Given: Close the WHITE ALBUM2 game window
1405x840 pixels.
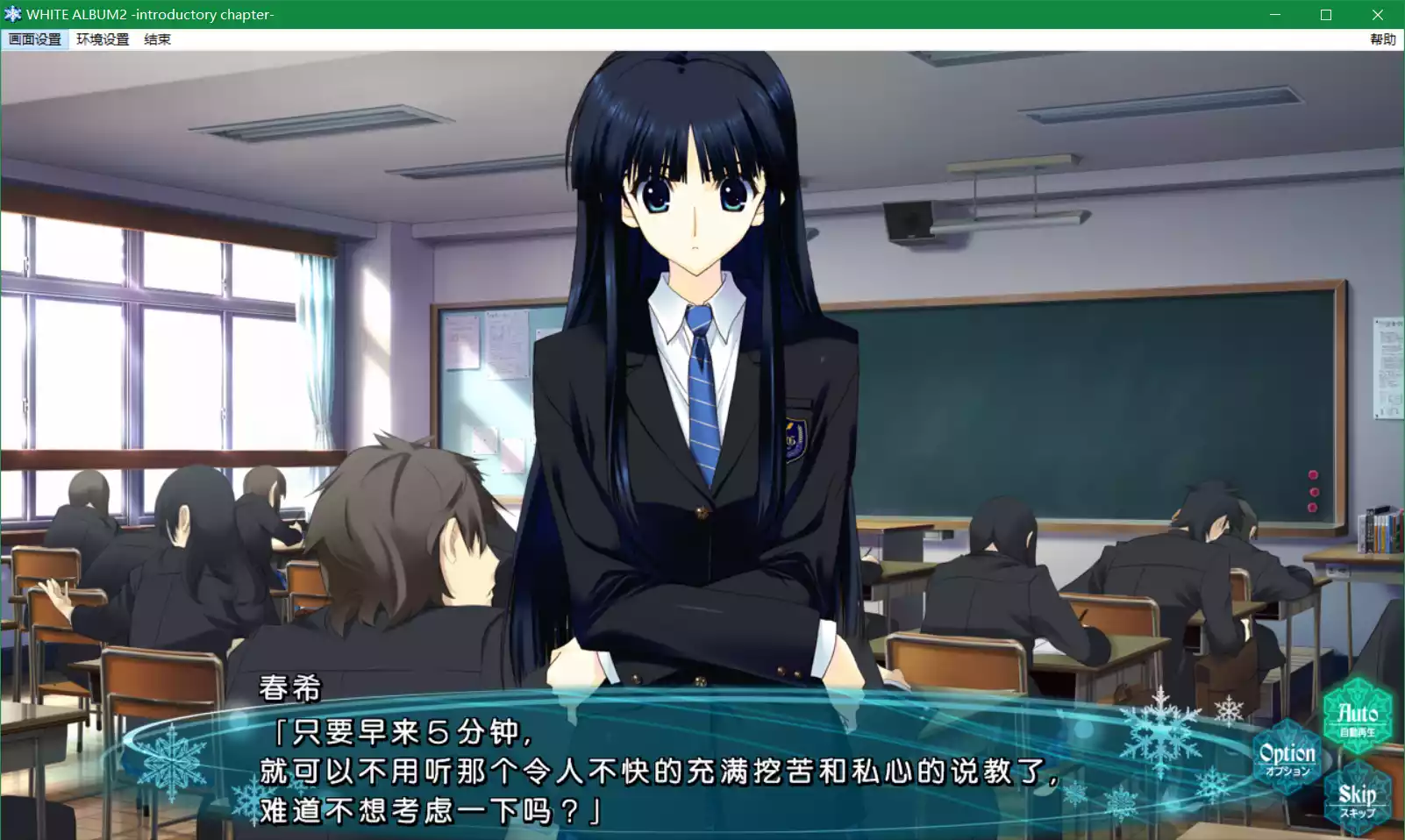Looking at the screenshot, I should [1379, 15].
